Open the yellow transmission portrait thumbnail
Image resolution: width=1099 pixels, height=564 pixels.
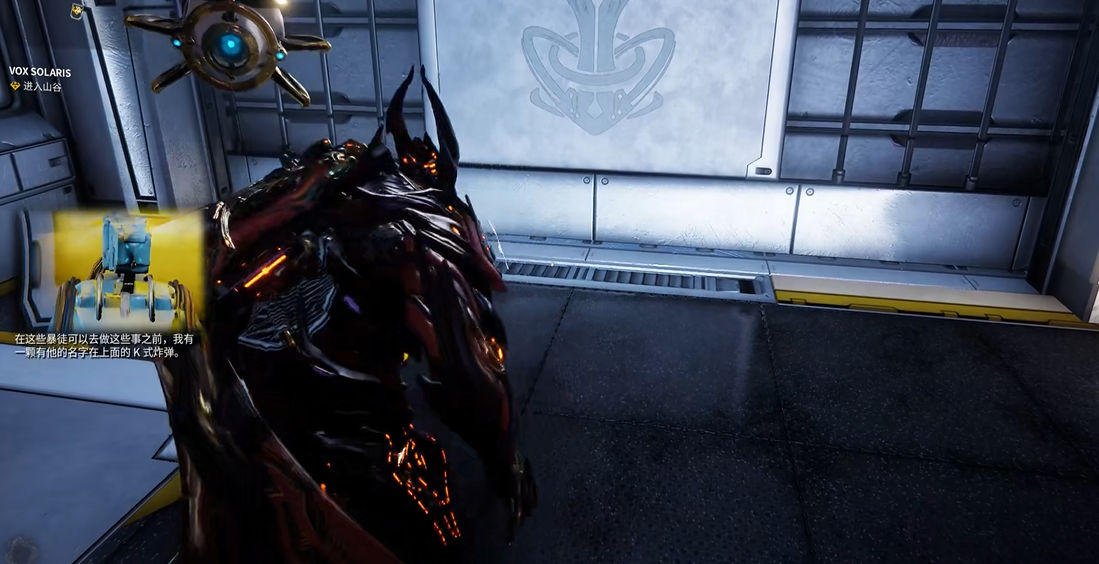coord(128,270)
